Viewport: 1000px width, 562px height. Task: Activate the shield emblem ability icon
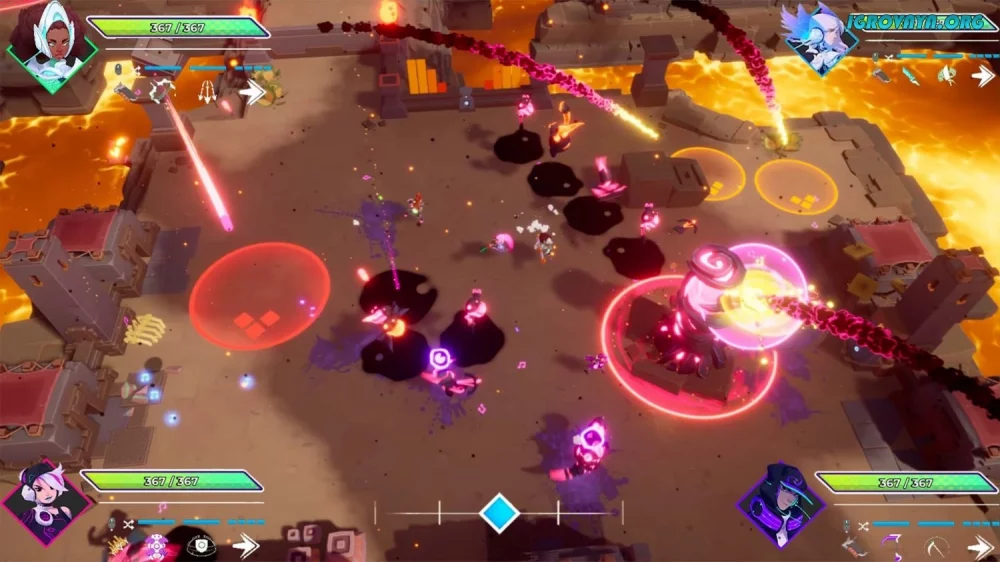(199, 546)
